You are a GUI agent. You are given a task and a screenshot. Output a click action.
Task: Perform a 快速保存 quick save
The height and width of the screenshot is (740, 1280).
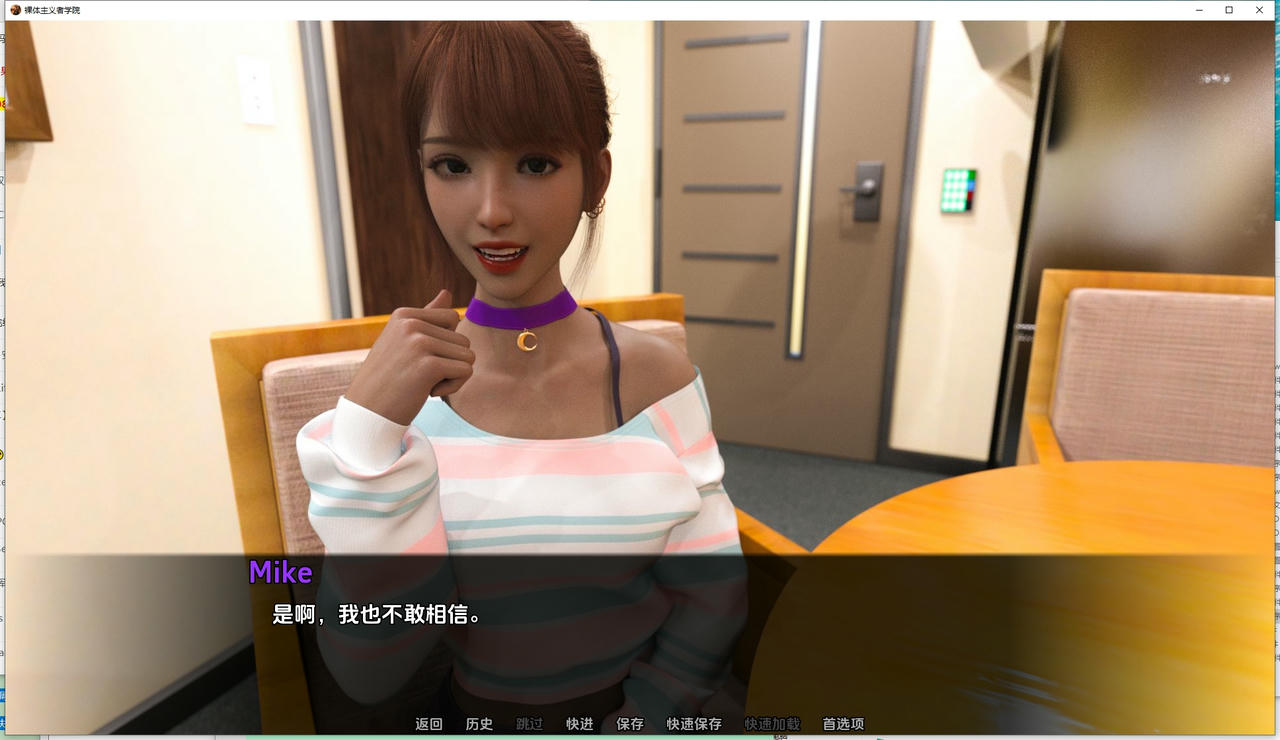point(692,723)
